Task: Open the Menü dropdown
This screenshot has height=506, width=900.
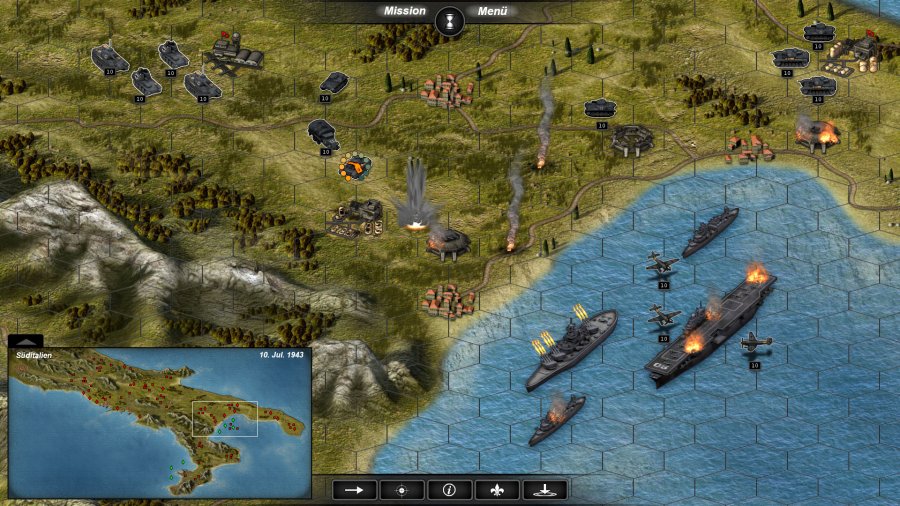Action: click(x=492, y=11)
